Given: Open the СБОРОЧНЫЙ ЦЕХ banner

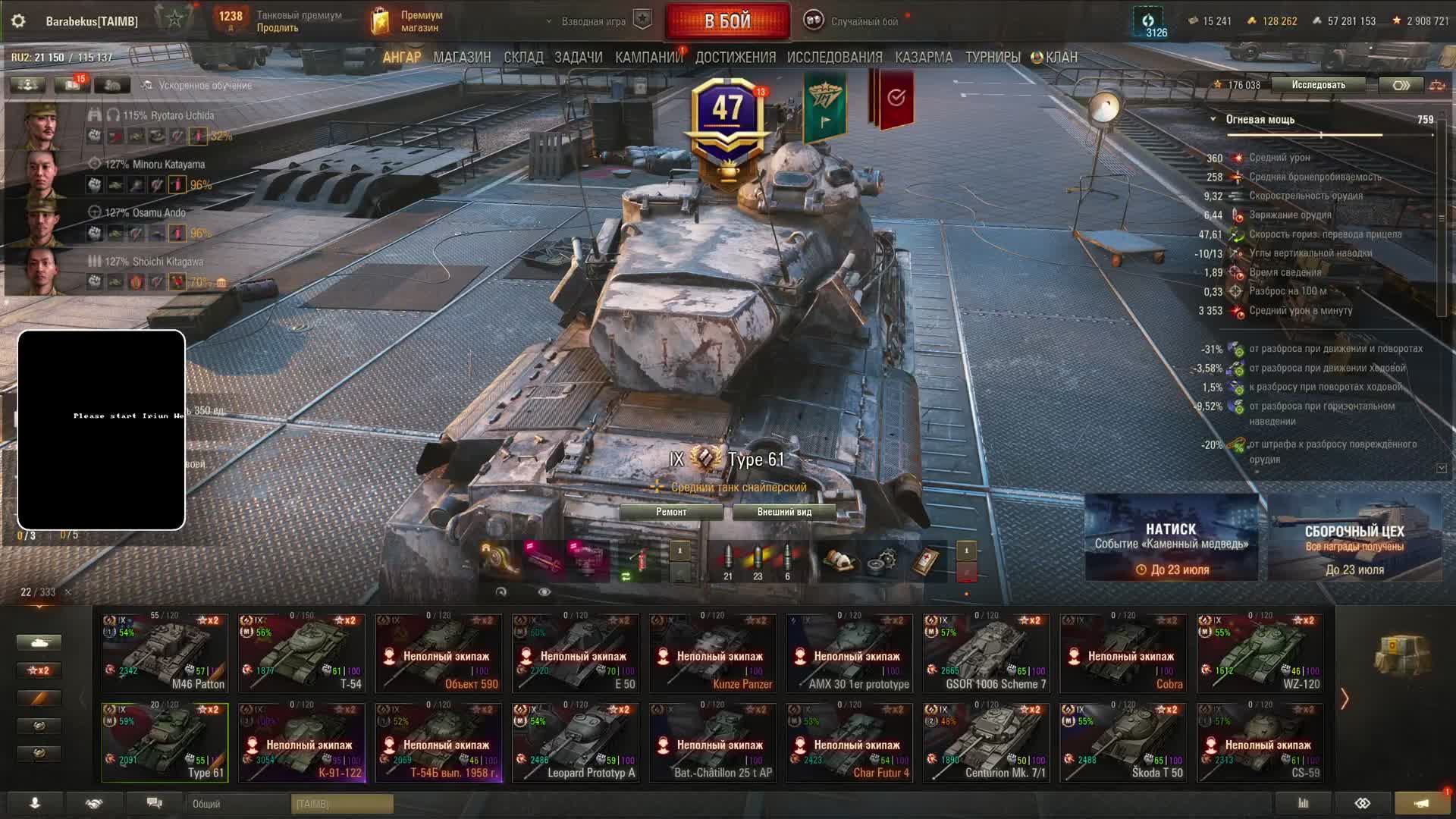Looking at the screenshot, I should (1354, 537).
